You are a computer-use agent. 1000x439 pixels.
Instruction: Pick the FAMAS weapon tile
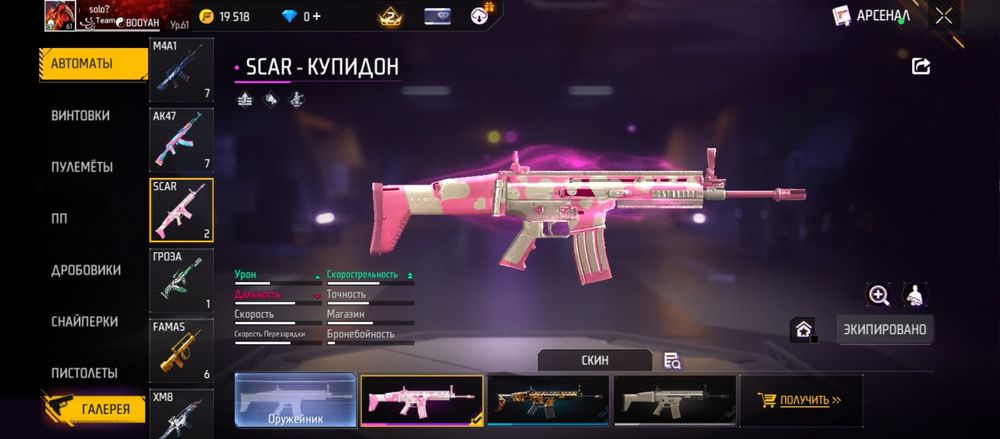point(181,350)
